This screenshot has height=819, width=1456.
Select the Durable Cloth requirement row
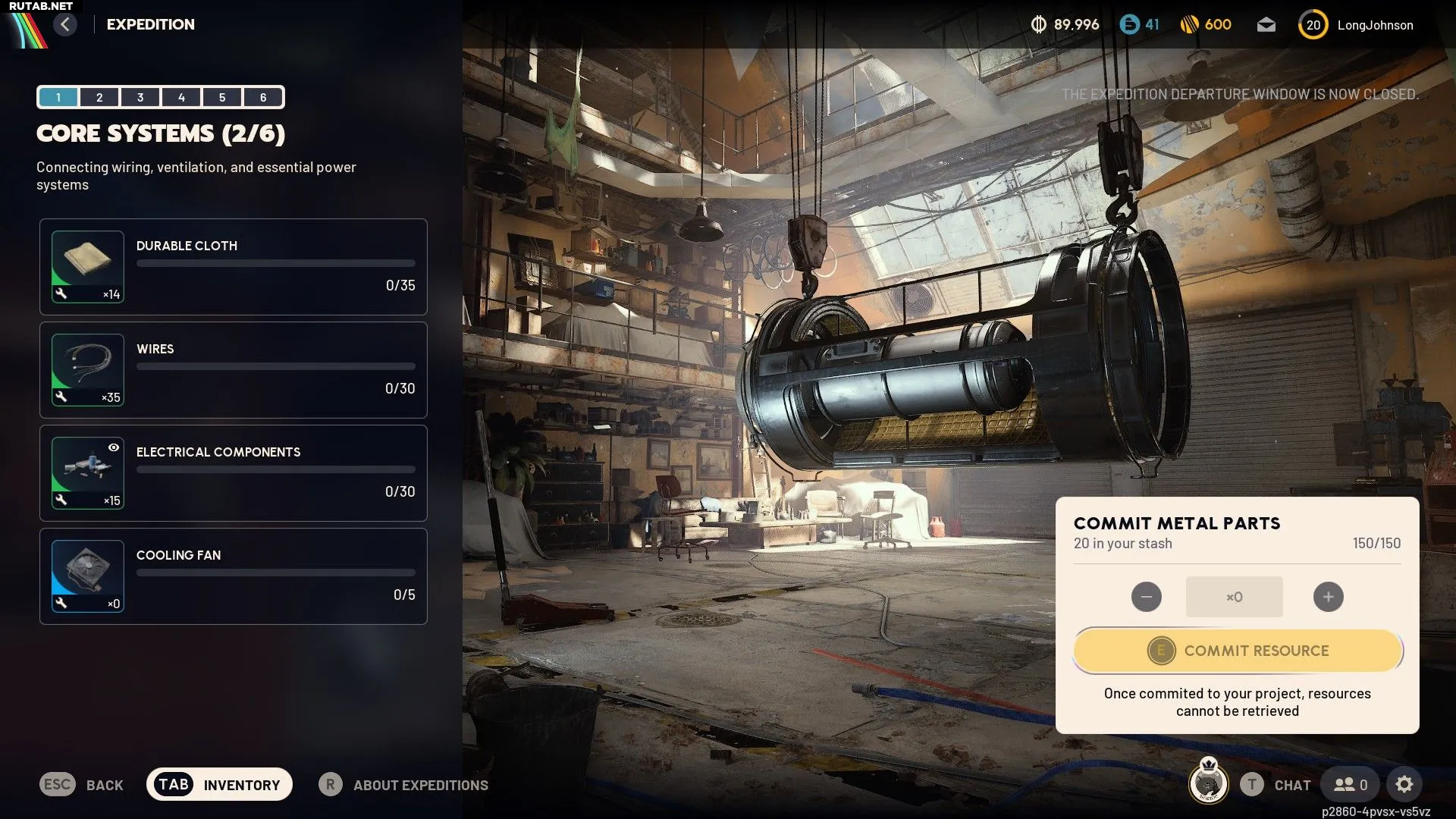coord(234,267)
